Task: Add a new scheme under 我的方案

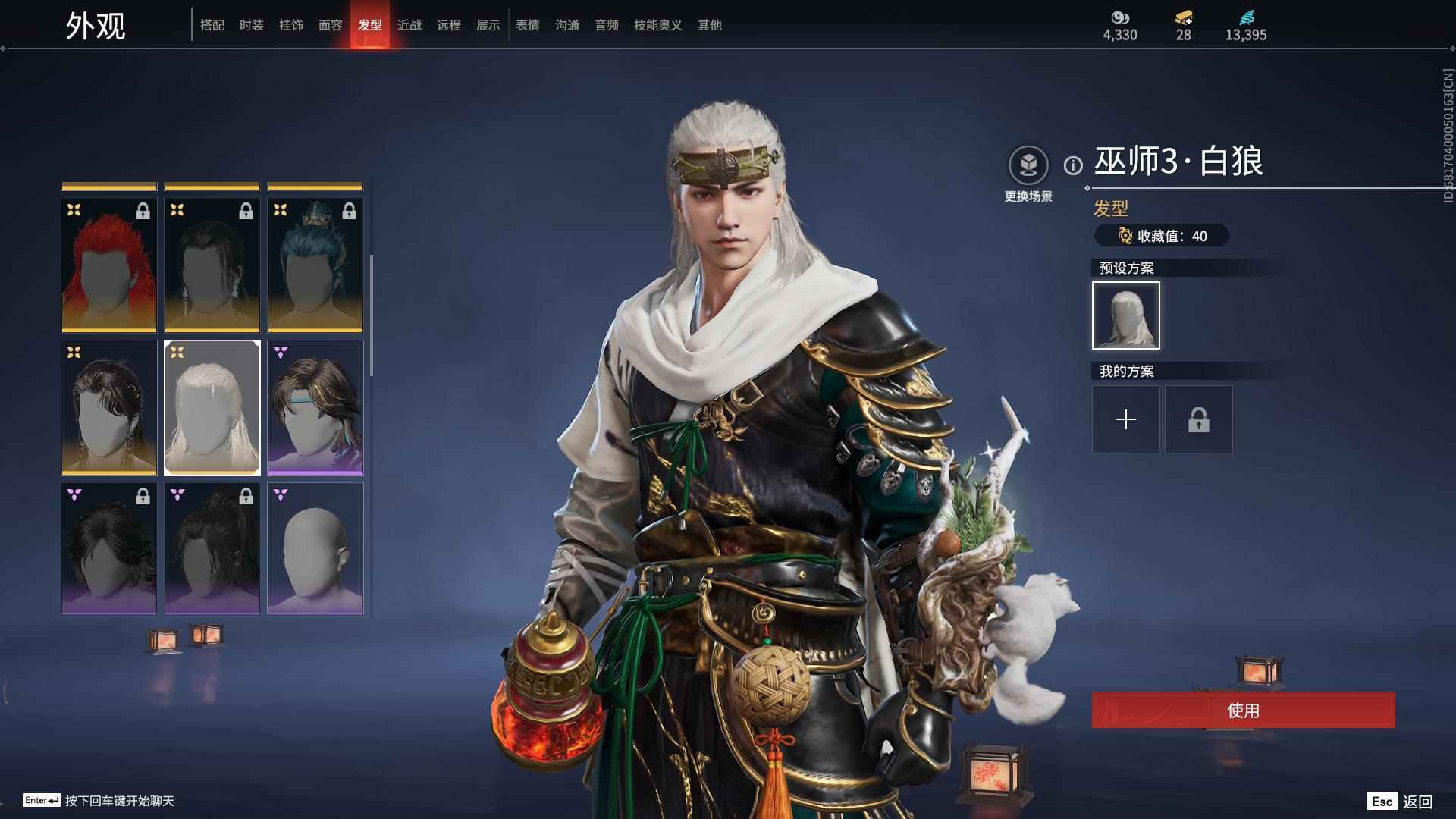Action: [x=1126, y=419]
